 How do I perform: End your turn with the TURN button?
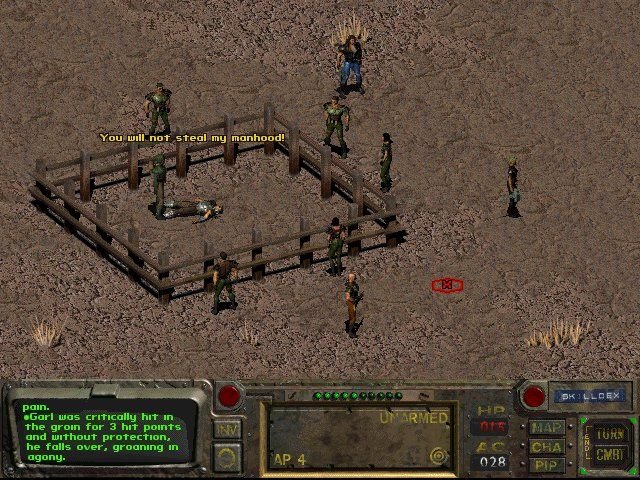608,434
